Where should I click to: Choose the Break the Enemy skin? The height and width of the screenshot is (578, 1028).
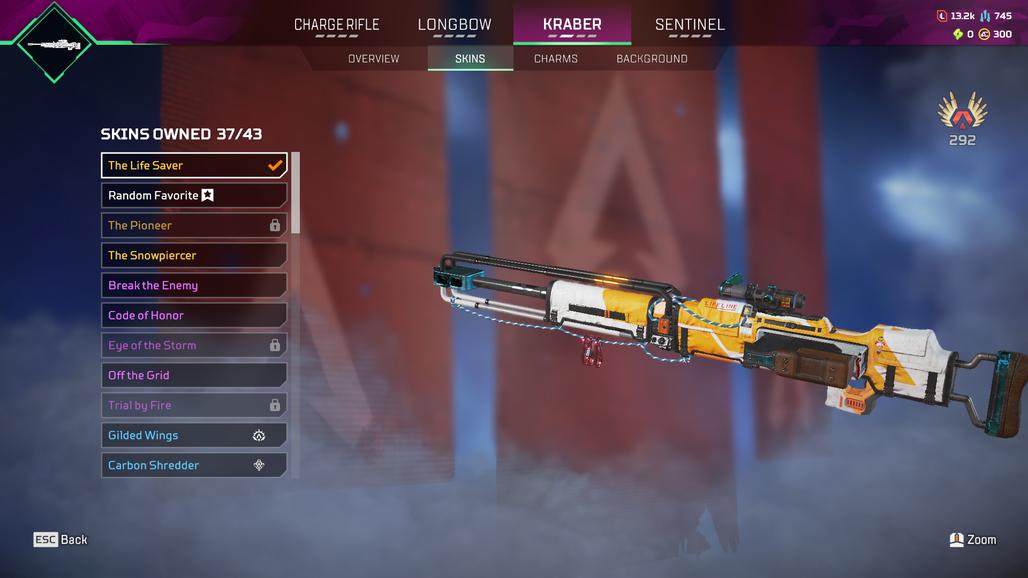click(194, 285)
